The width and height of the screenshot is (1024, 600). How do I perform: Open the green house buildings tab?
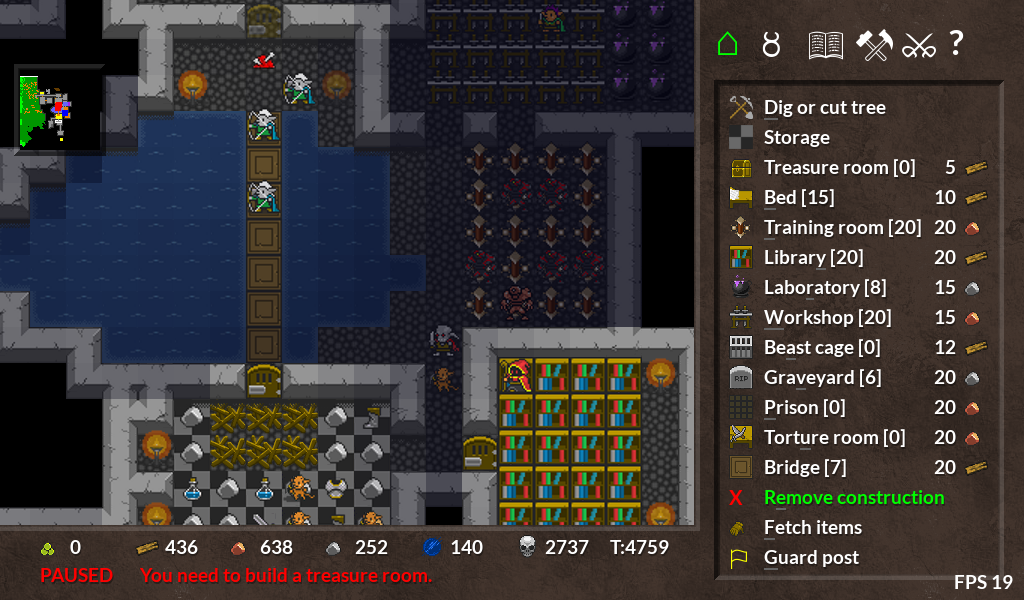point(728,44)
